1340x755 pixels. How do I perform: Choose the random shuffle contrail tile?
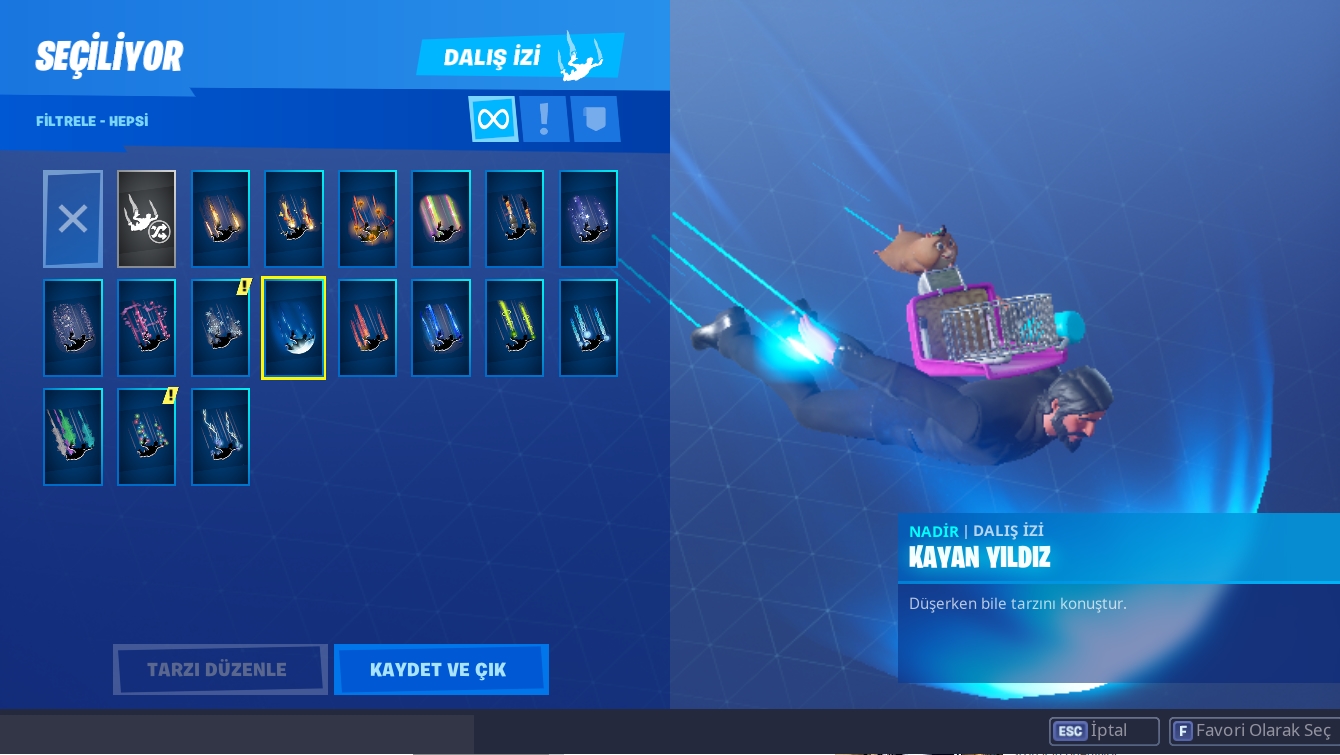click(146, 219)
